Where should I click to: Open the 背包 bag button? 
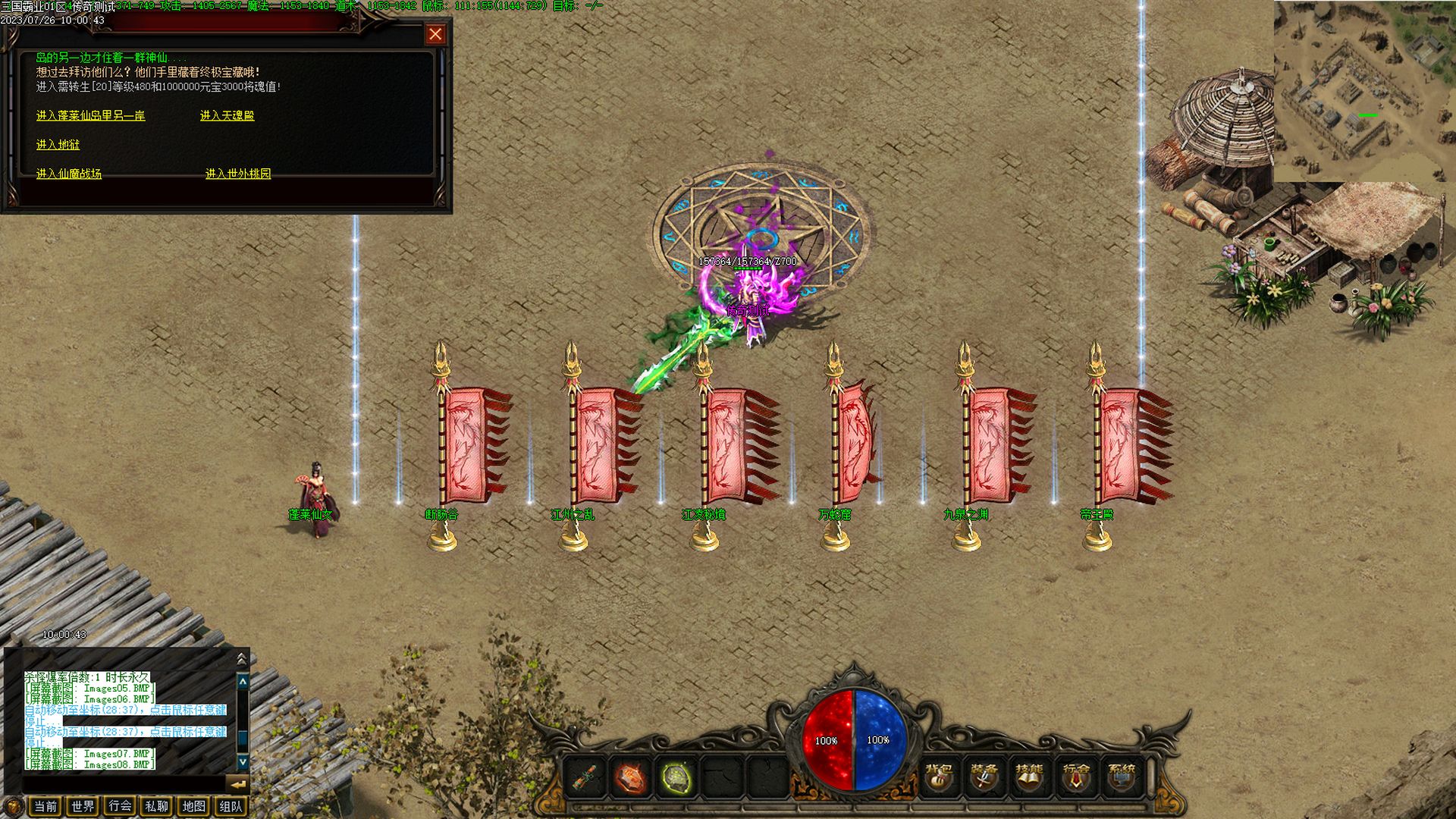coord(939,776)
